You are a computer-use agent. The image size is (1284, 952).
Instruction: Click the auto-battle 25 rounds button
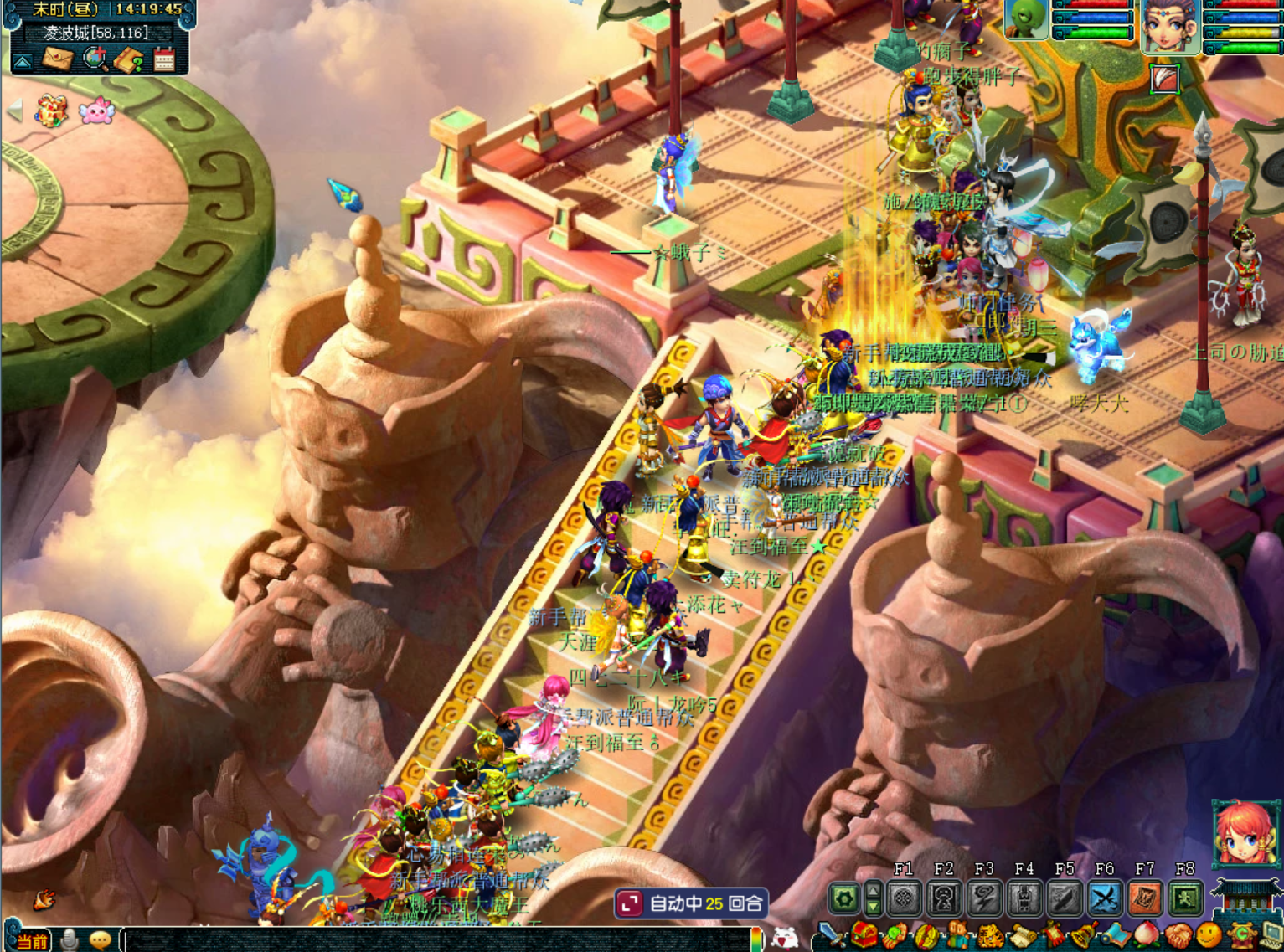click(x=692, y=903)
